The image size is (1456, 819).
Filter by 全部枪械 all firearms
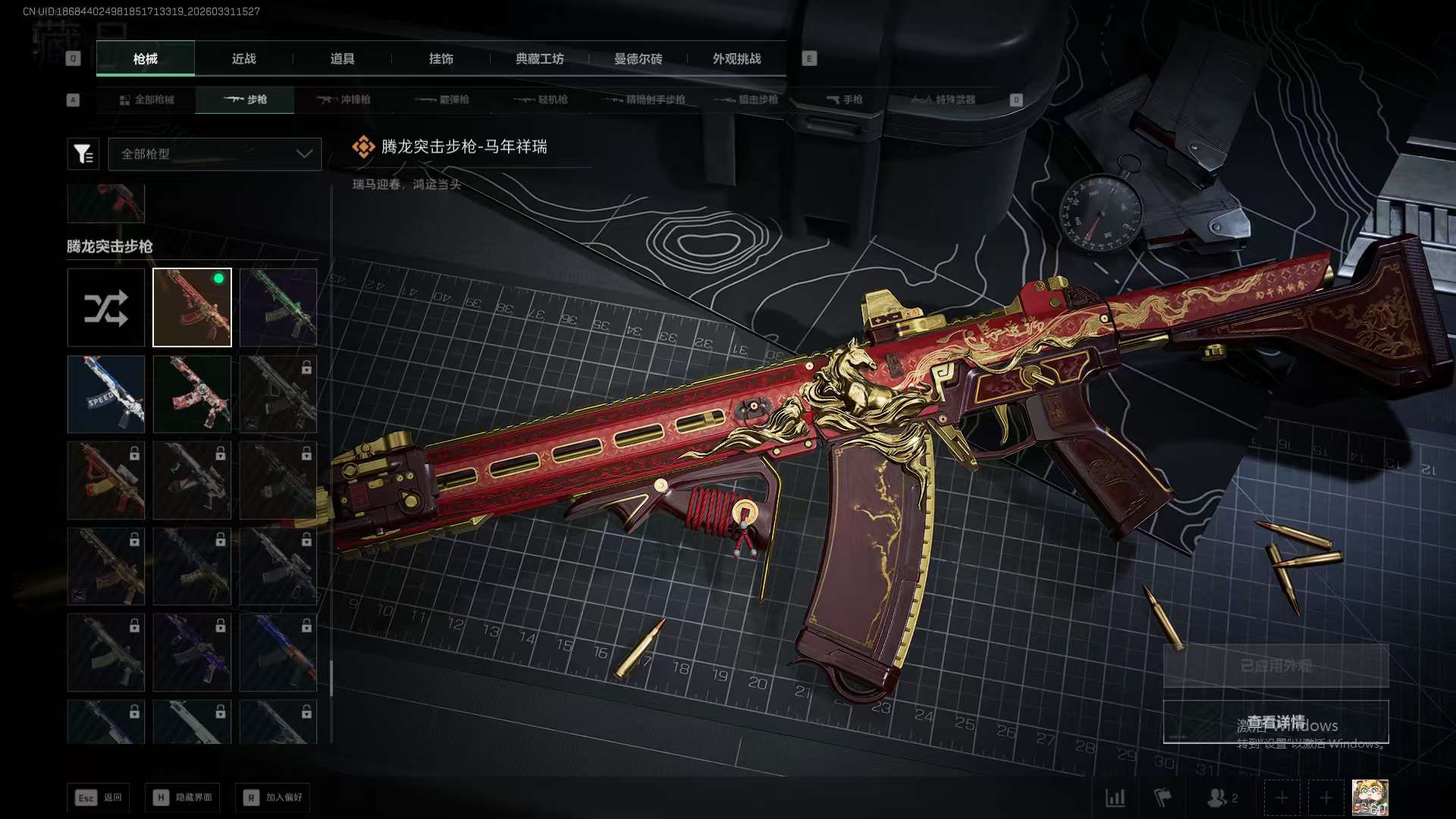pyautogui.click(x=146, y=100)
